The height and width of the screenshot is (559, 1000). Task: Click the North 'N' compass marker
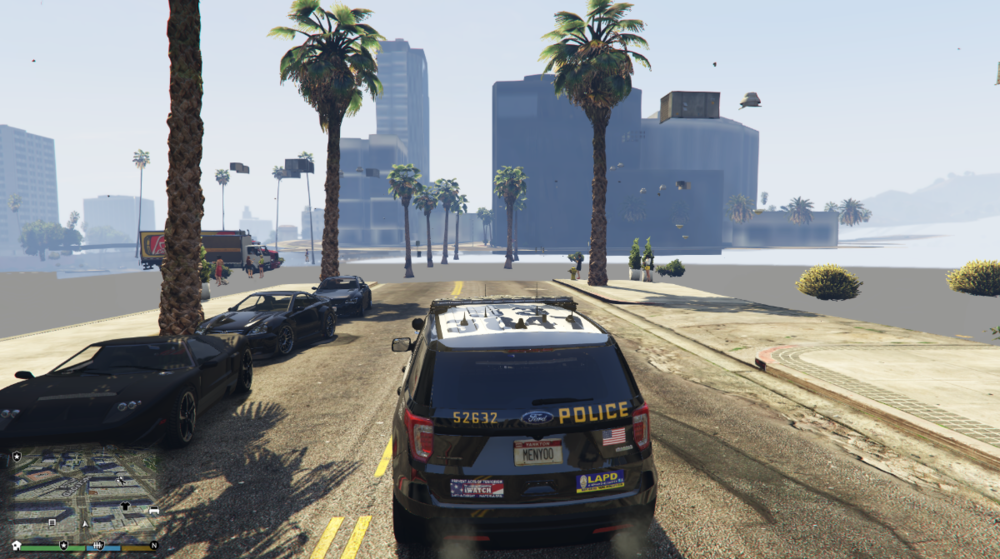[154, 545]
